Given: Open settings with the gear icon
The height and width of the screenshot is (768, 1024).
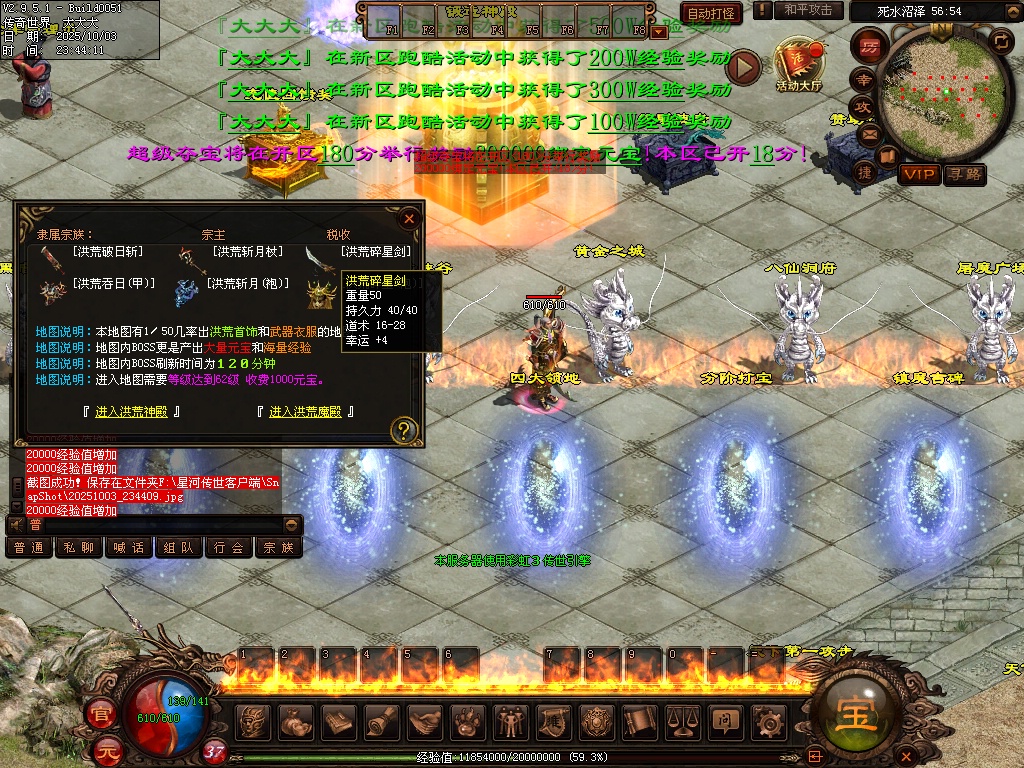Looking at the screenshot, I should 768,721.
